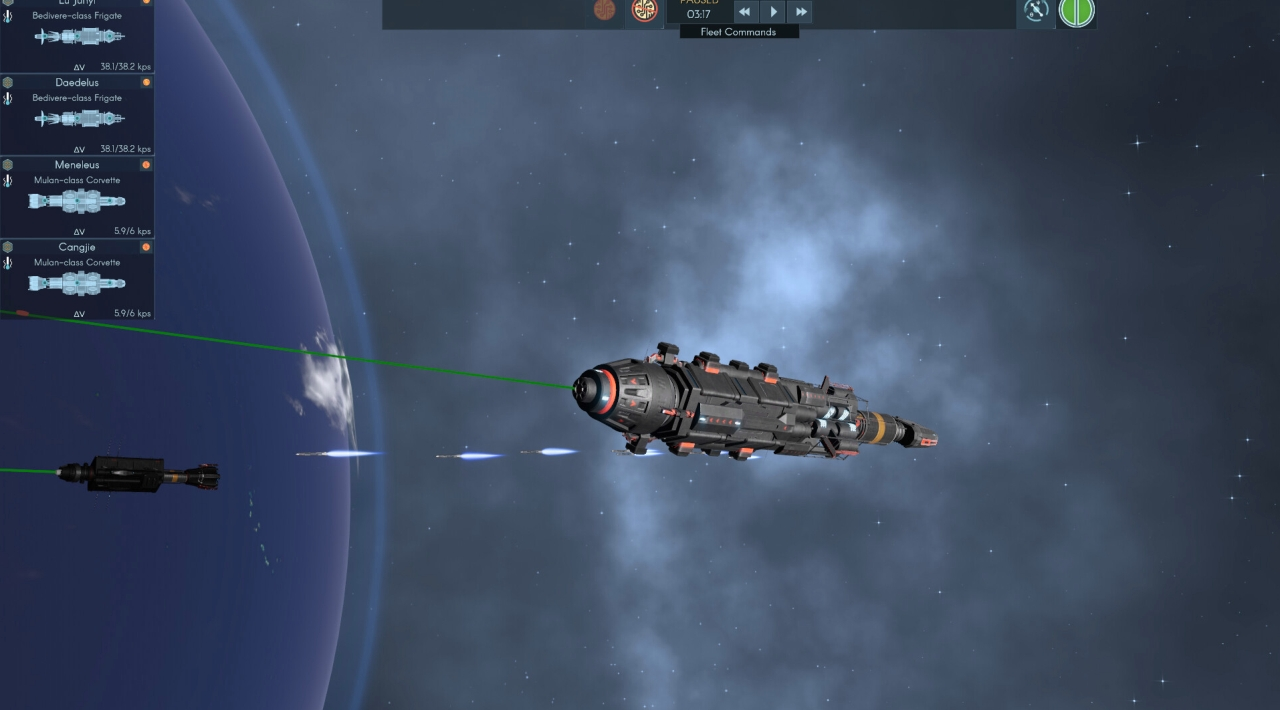Open the Fleet Commands panel
Screen dimensions: 1280x710
click(x=739, y=32)
